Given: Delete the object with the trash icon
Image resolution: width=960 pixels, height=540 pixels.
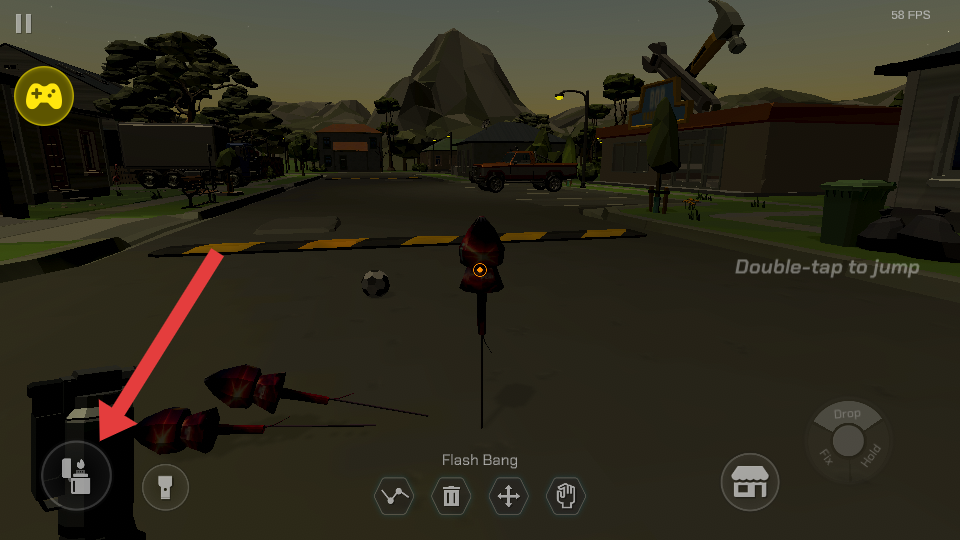Looking at the screenshot, I should click(x=451, y=496).
